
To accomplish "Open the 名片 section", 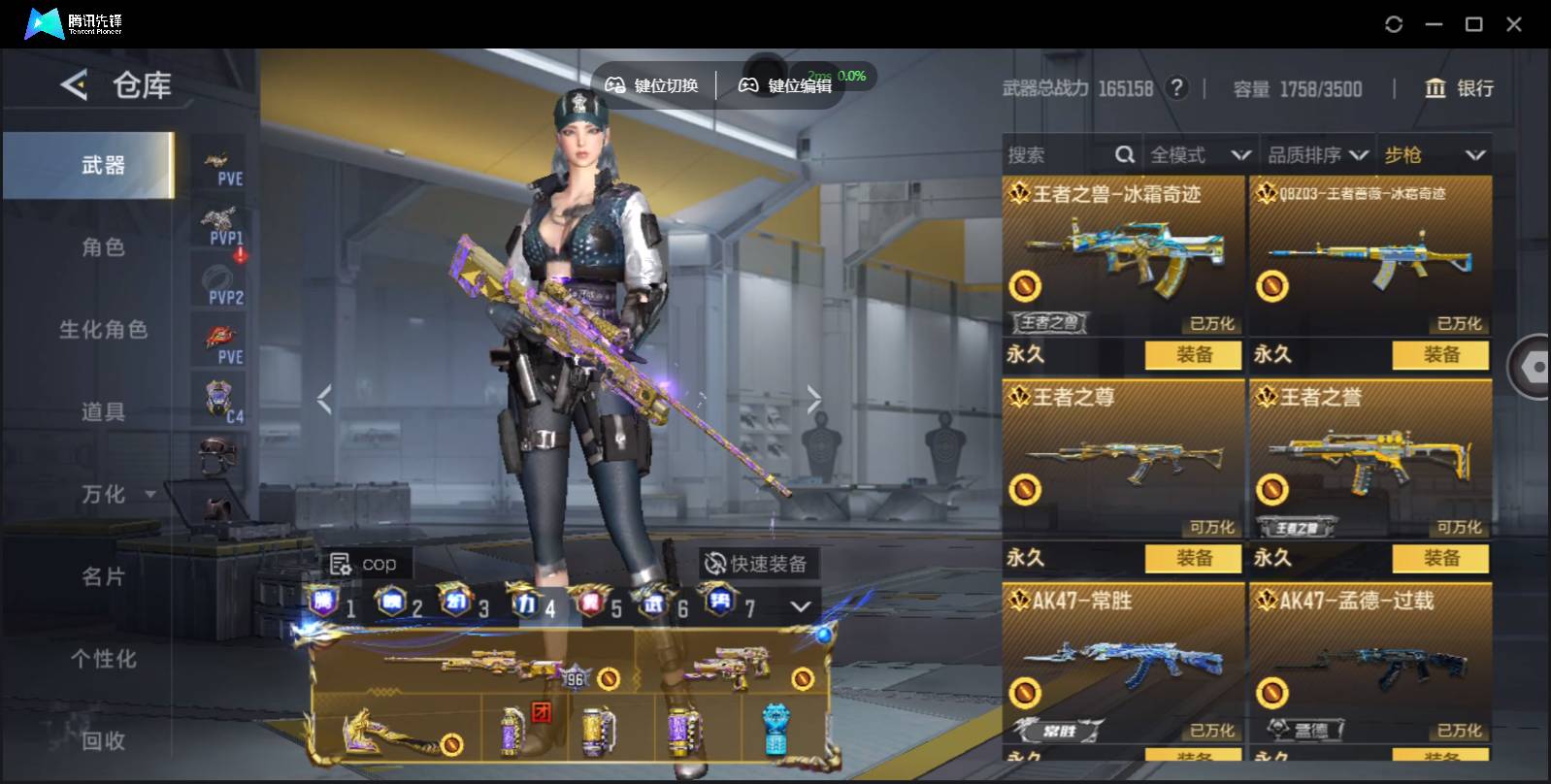I will pos(103,576).
